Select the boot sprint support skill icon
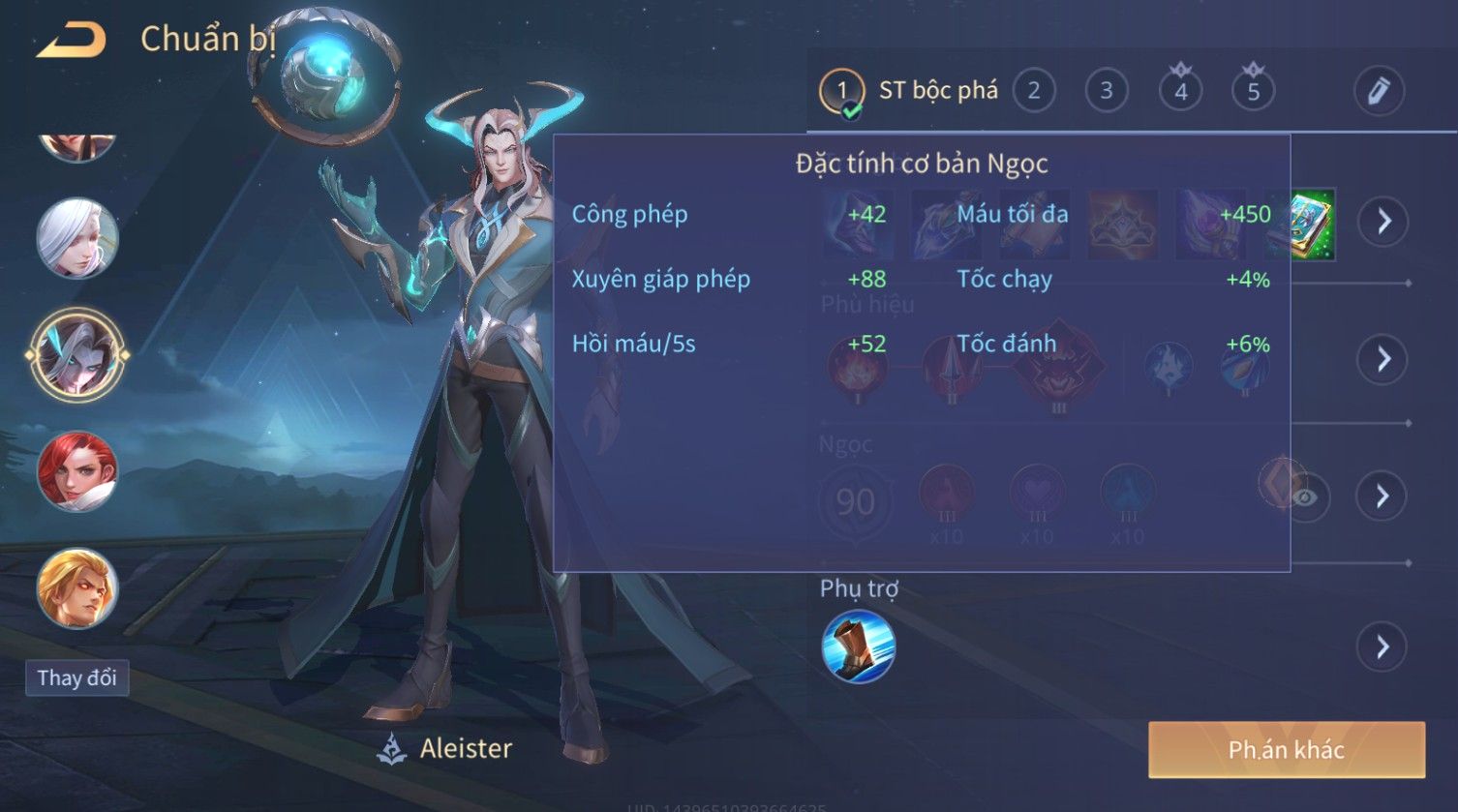 tap(858, 647)
